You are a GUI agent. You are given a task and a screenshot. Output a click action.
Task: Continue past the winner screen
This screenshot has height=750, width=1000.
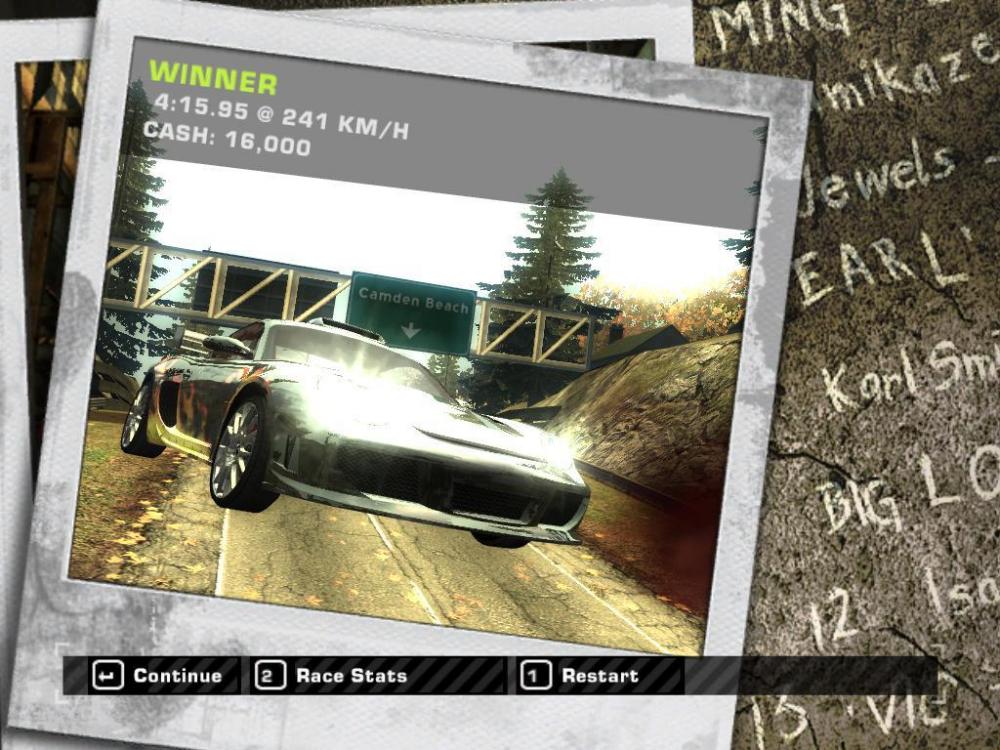(157, 676)
